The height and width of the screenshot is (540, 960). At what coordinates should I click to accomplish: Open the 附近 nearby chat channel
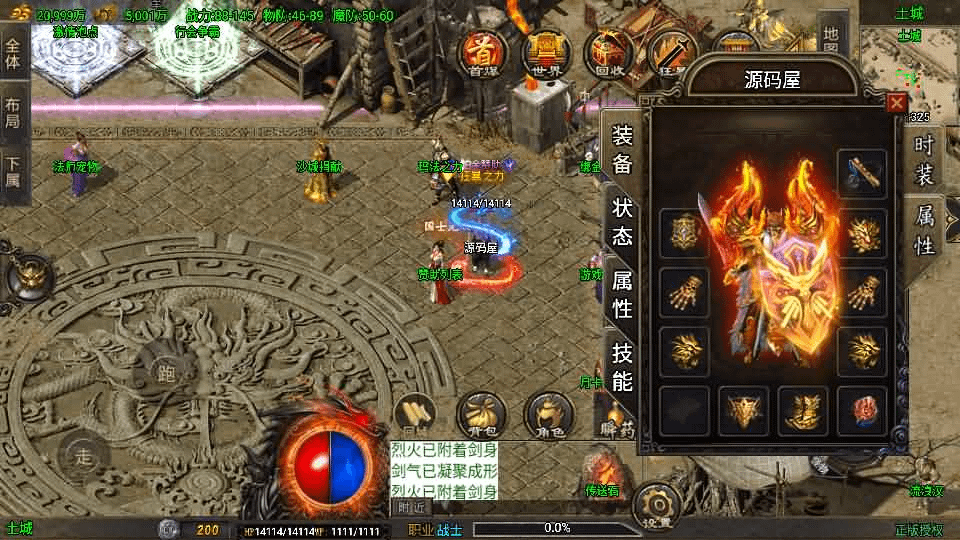pos(412,507)
